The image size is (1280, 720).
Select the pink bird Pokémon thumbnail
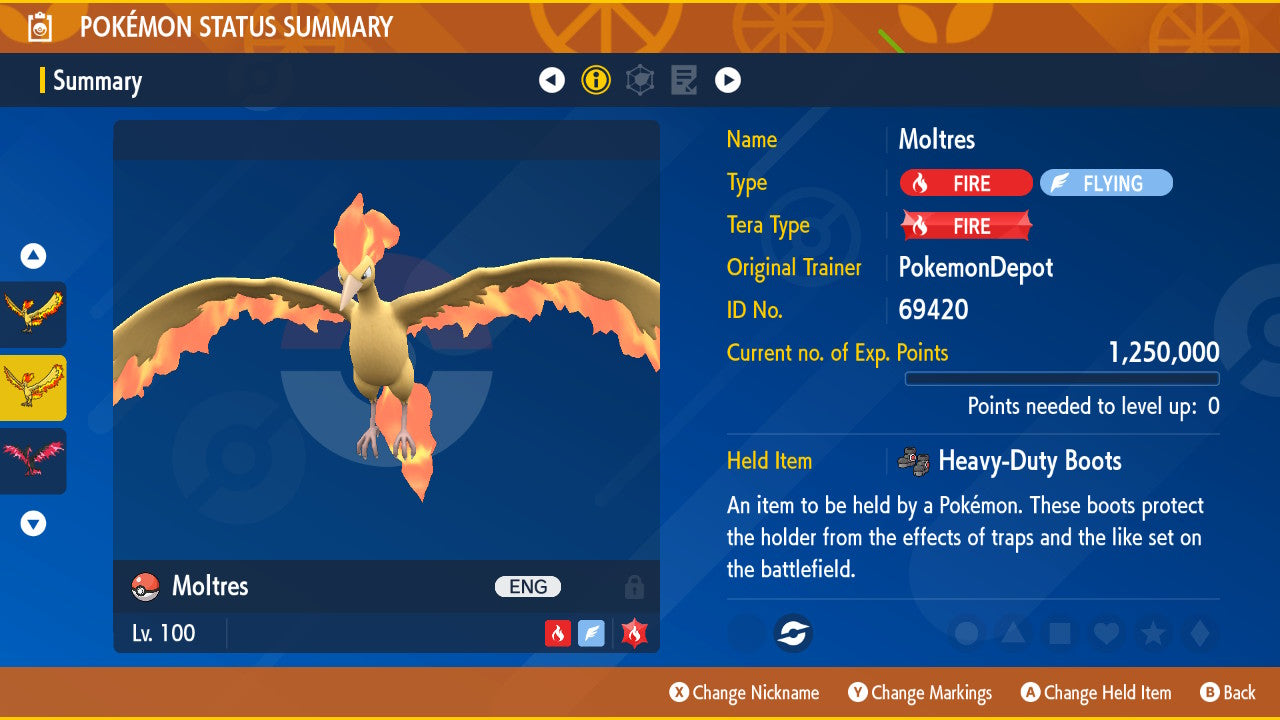coord(33,461)
